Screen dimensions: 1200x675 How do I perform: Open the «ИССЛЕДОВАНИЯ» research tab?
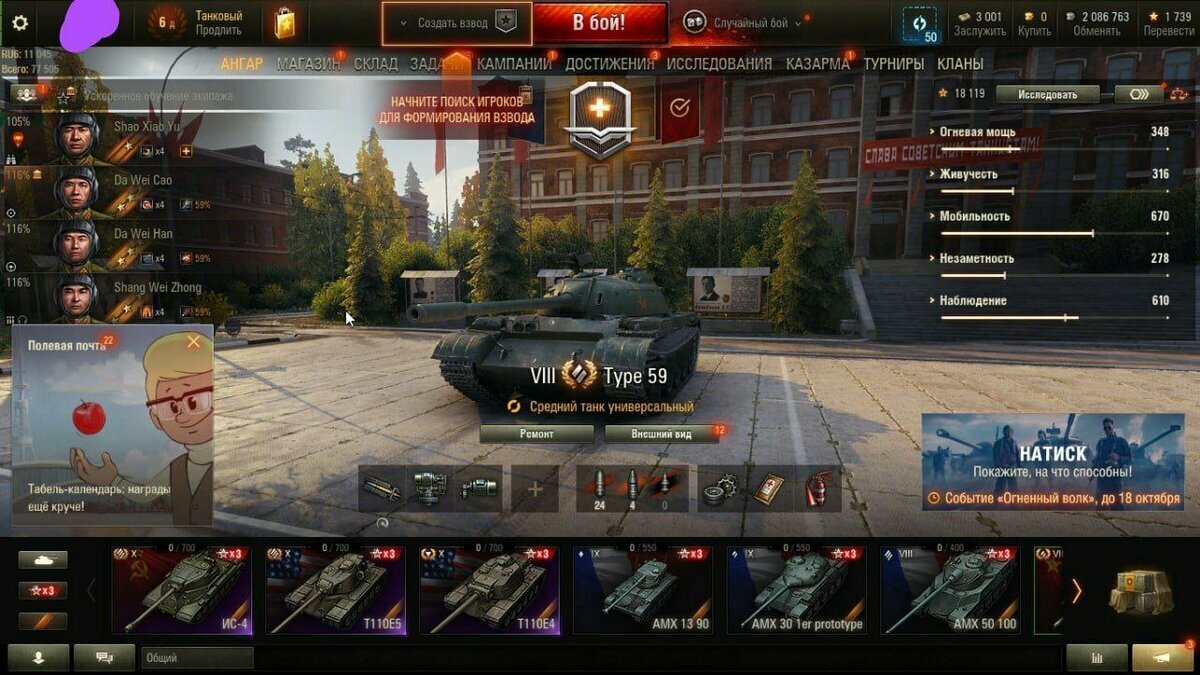pyautogui.click(x=719, y=64)
